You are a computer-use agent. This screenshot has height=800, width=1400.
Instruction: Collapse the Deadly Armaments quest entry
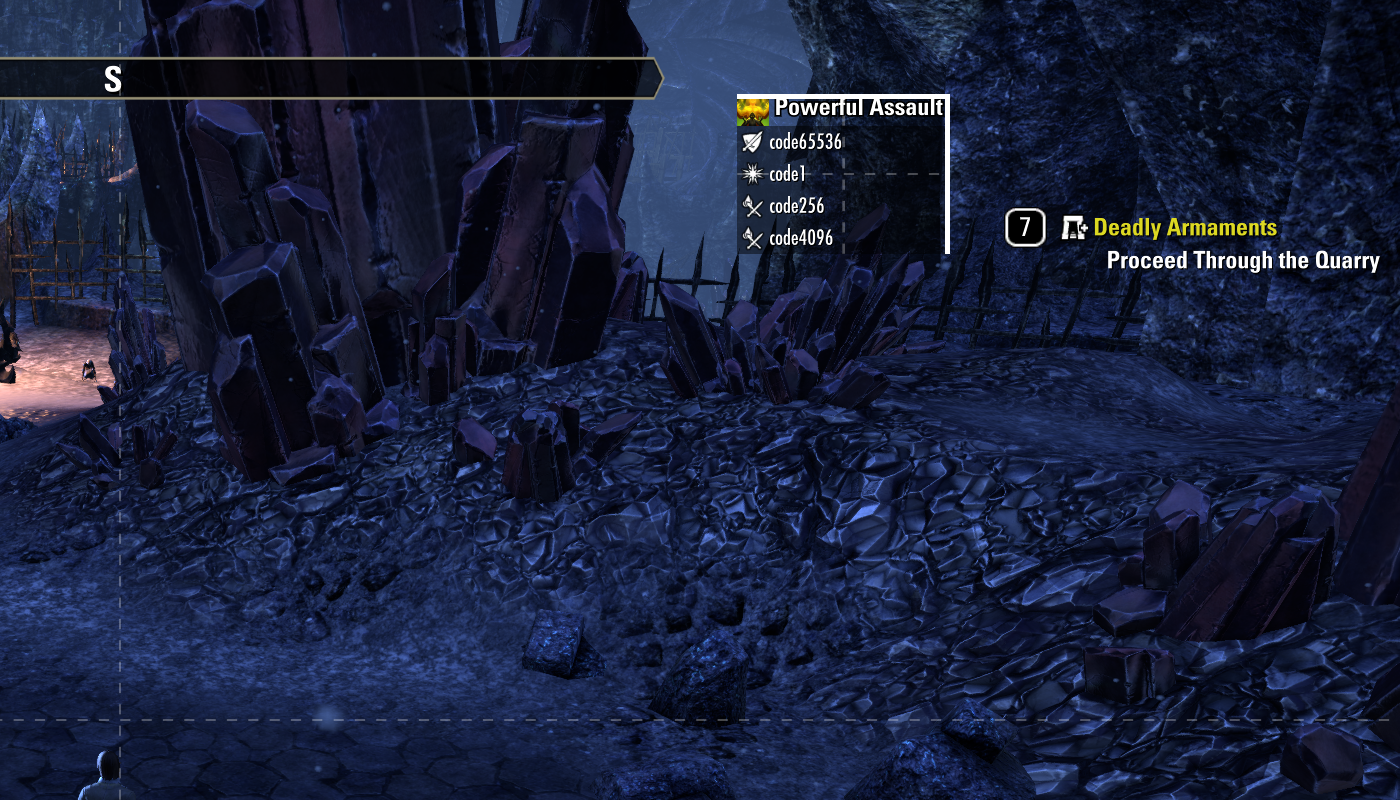click(x=1185, y=227)
